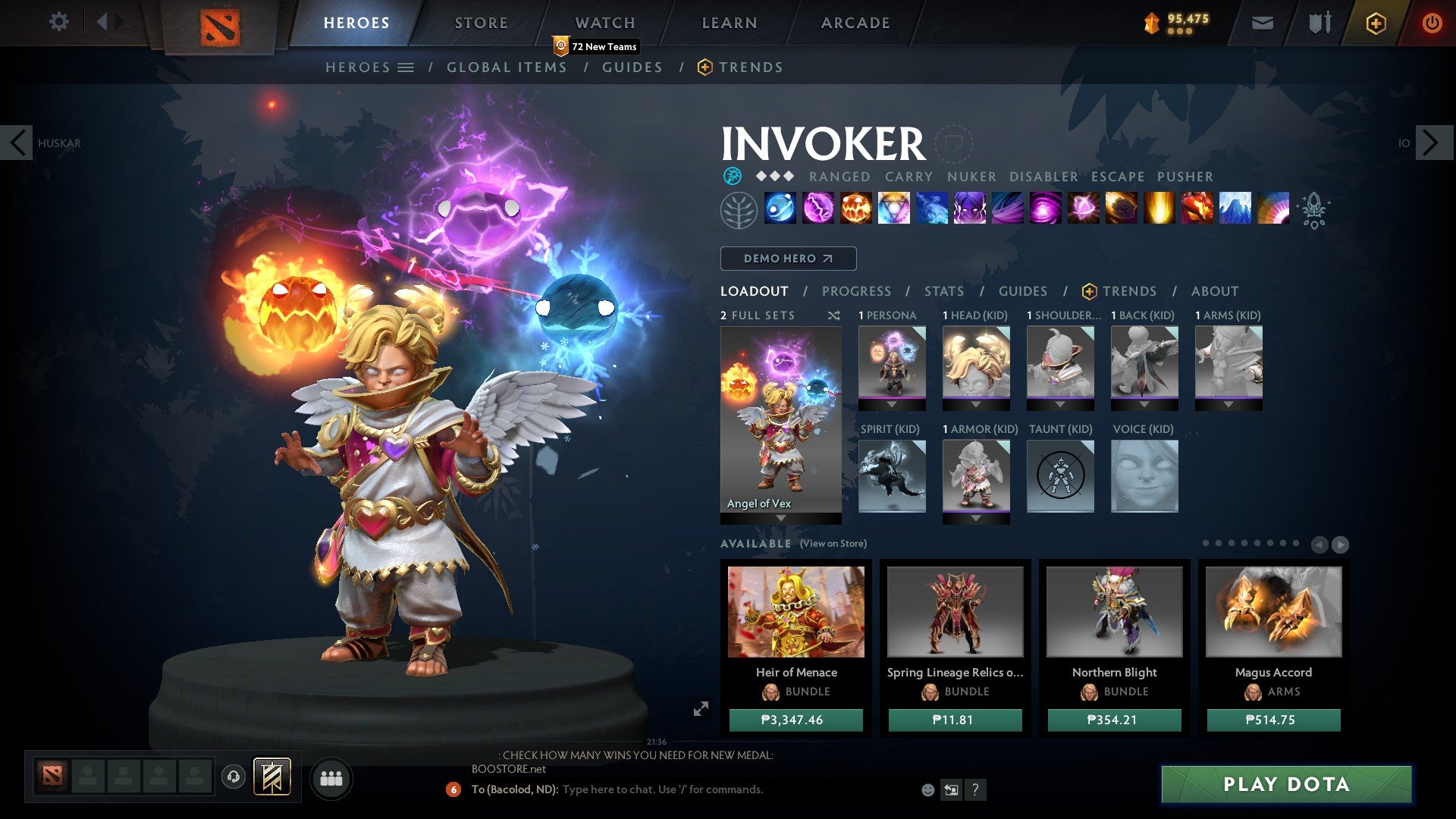Click the Aghanim's Scepter upgrade icon
The height and width of the screenshot is (819, 1456).
[x=1316, y=210]
